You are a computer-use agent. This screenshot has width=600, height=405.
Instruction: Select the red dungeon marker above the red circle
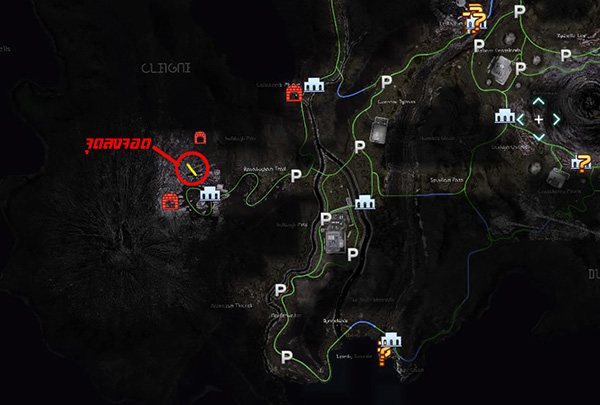199,135
